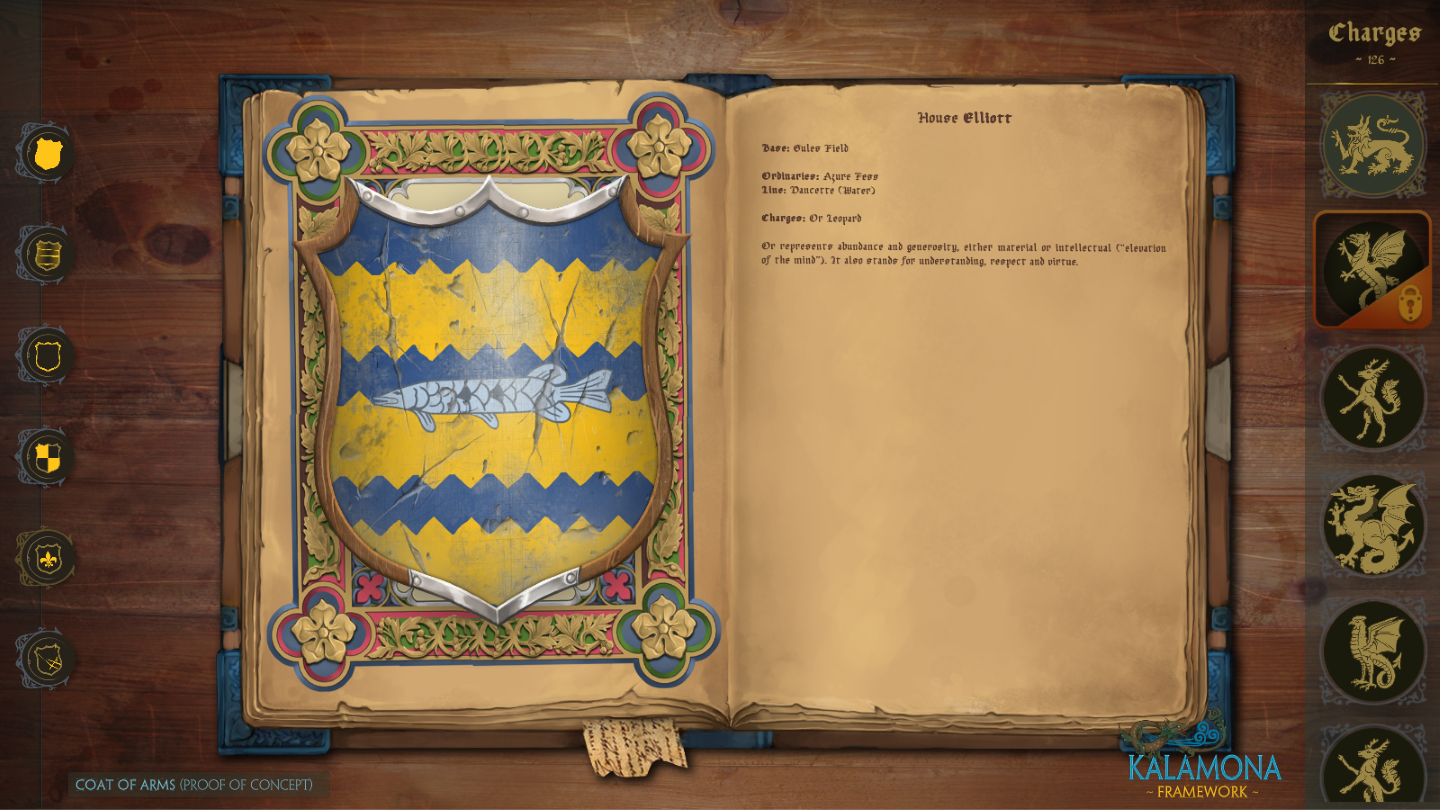Image resolution: width=1440 pixels, height=810 pixels.
Task: Select the antlered heraldic beast charge
Action: click(x=1373, y=397)
